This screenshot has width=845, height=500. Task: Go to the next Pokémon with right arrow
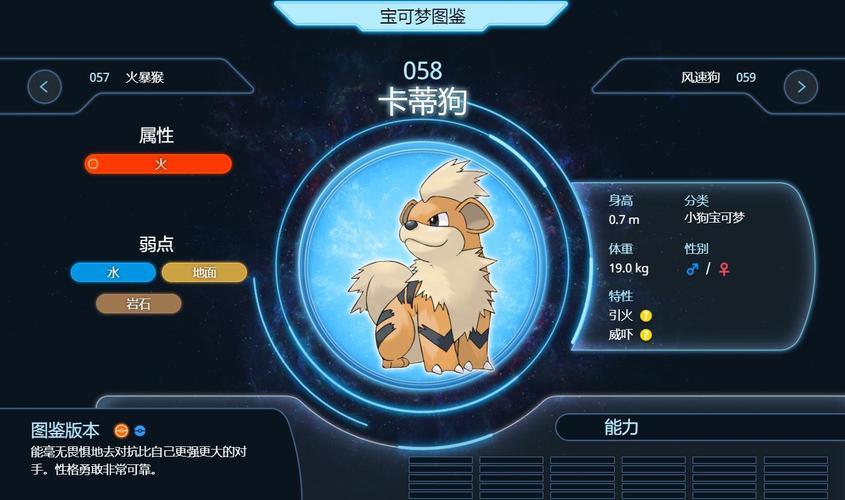click(800, 86)
